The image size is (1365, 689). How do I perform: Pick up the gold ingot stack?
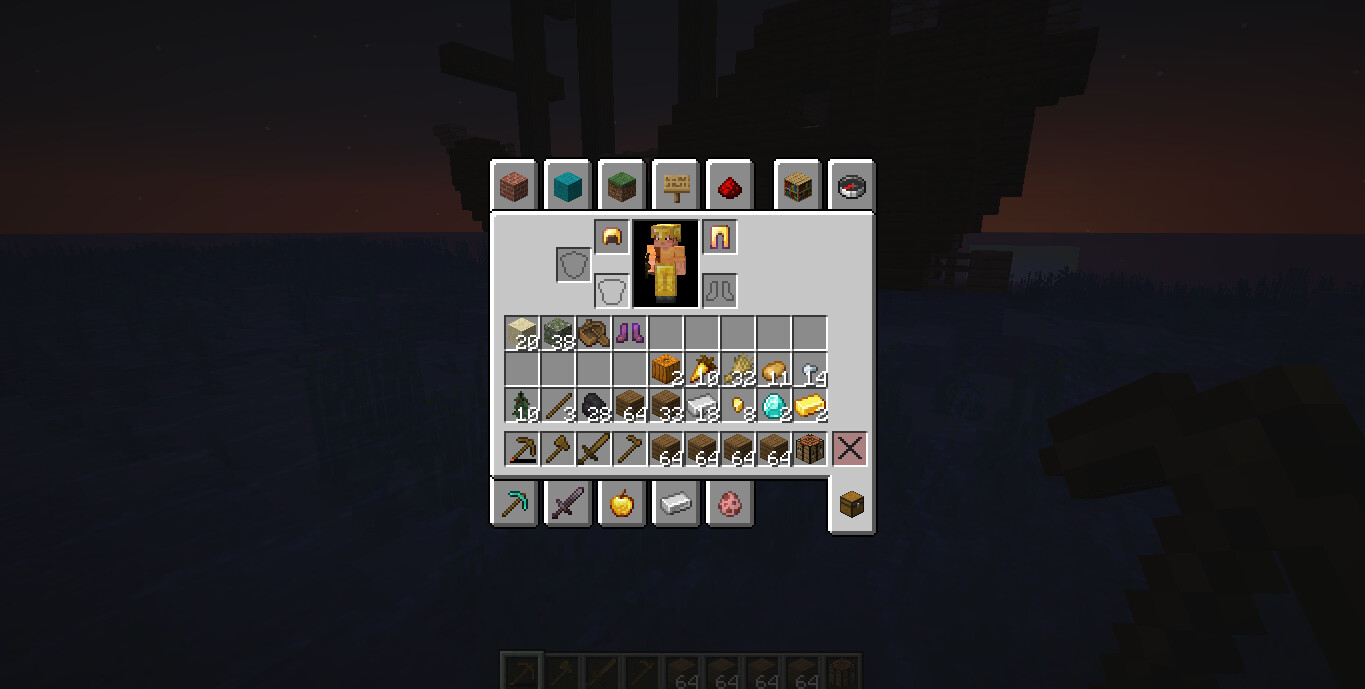point(810,406)
